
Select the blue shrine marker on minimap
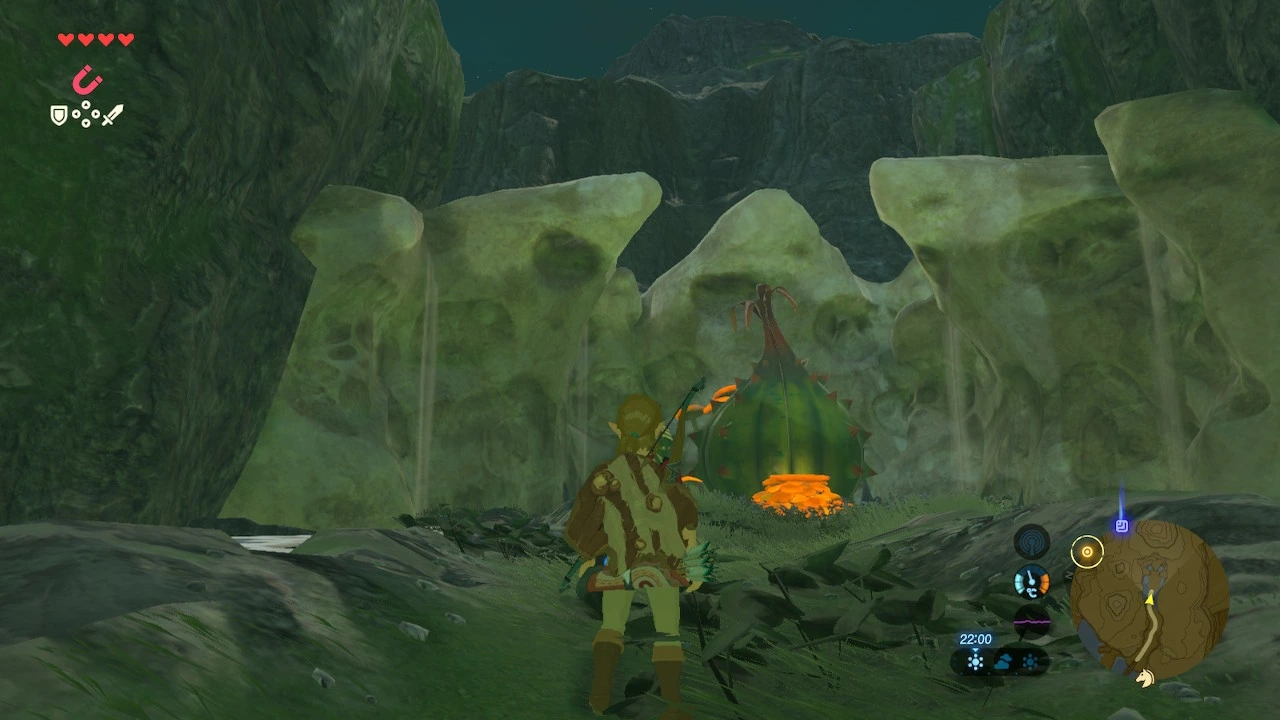(1122, 525)
